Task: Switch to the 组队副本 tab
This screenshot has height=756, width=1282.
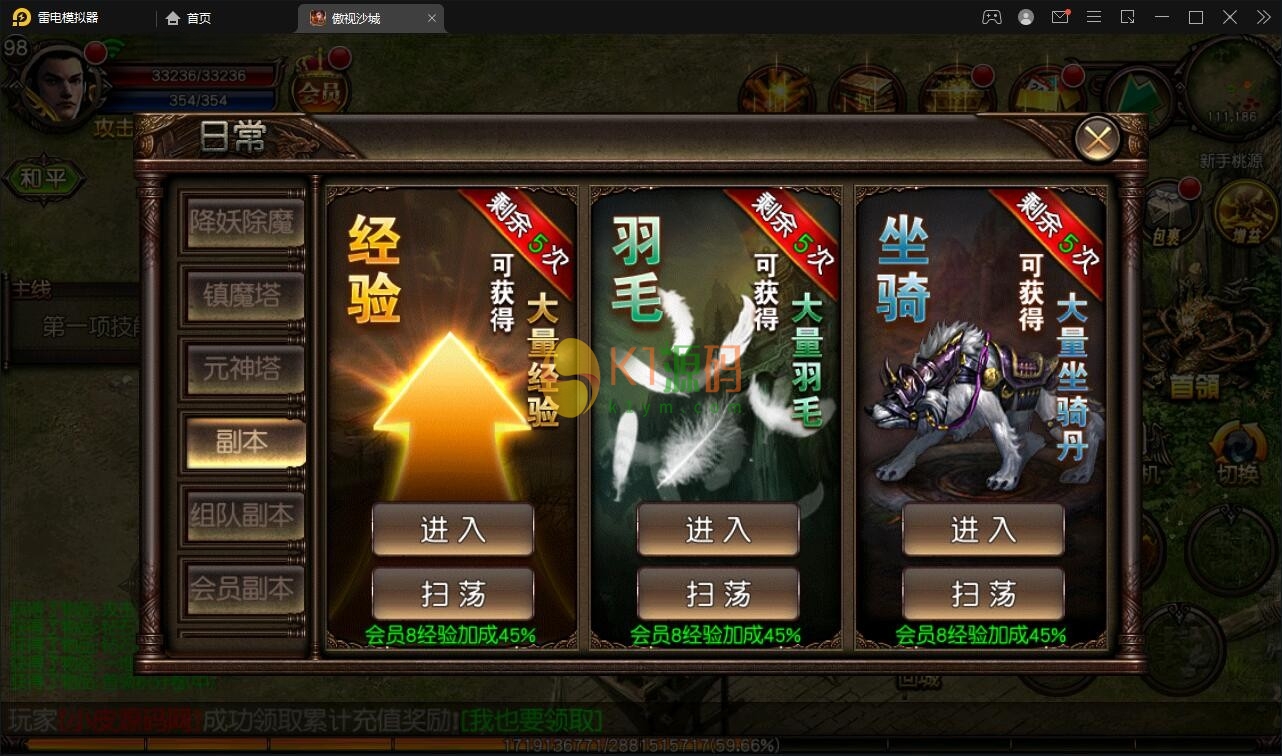Action: (243, 517)
